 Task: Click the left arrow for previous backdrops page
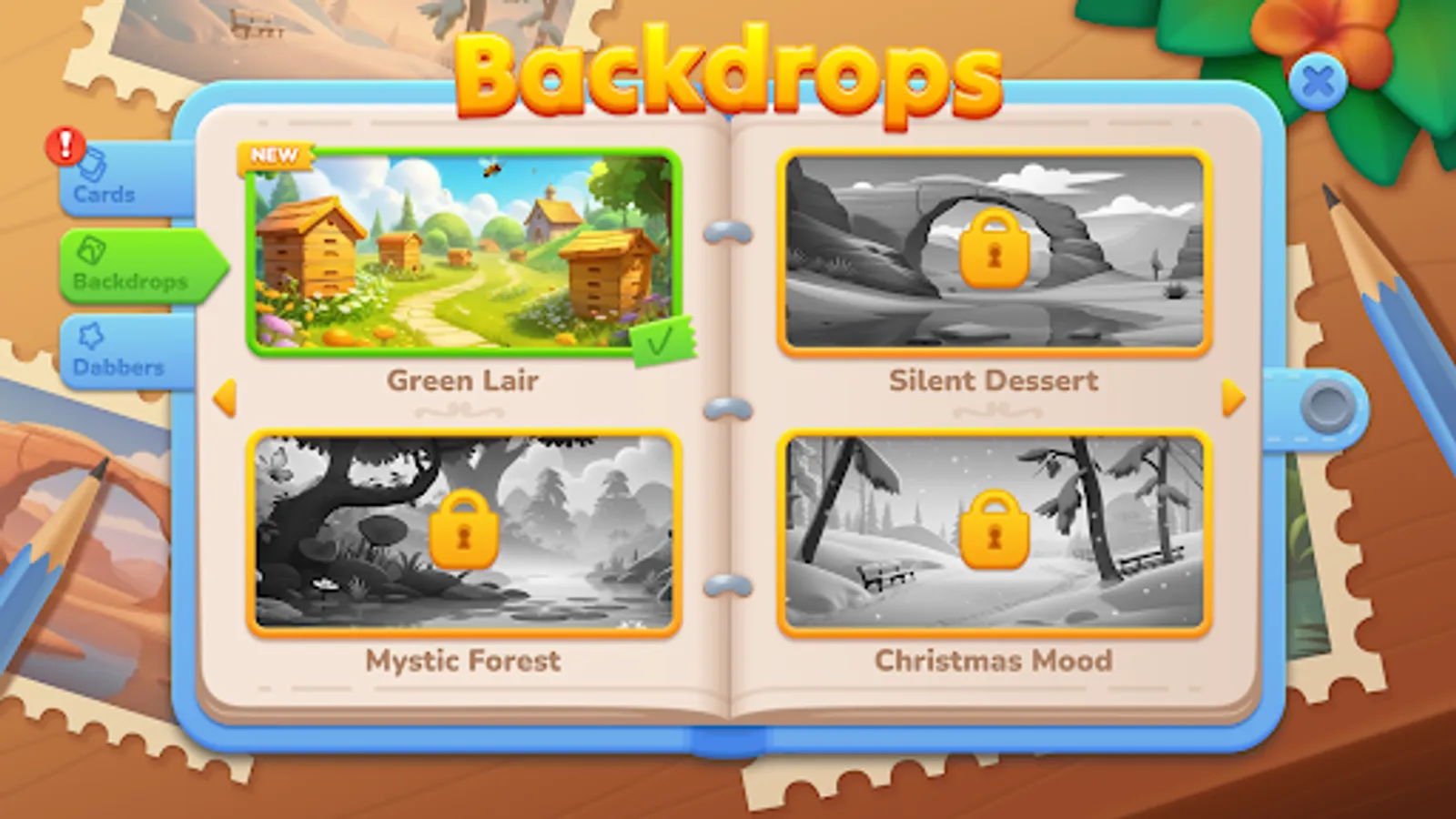(223, 397)
